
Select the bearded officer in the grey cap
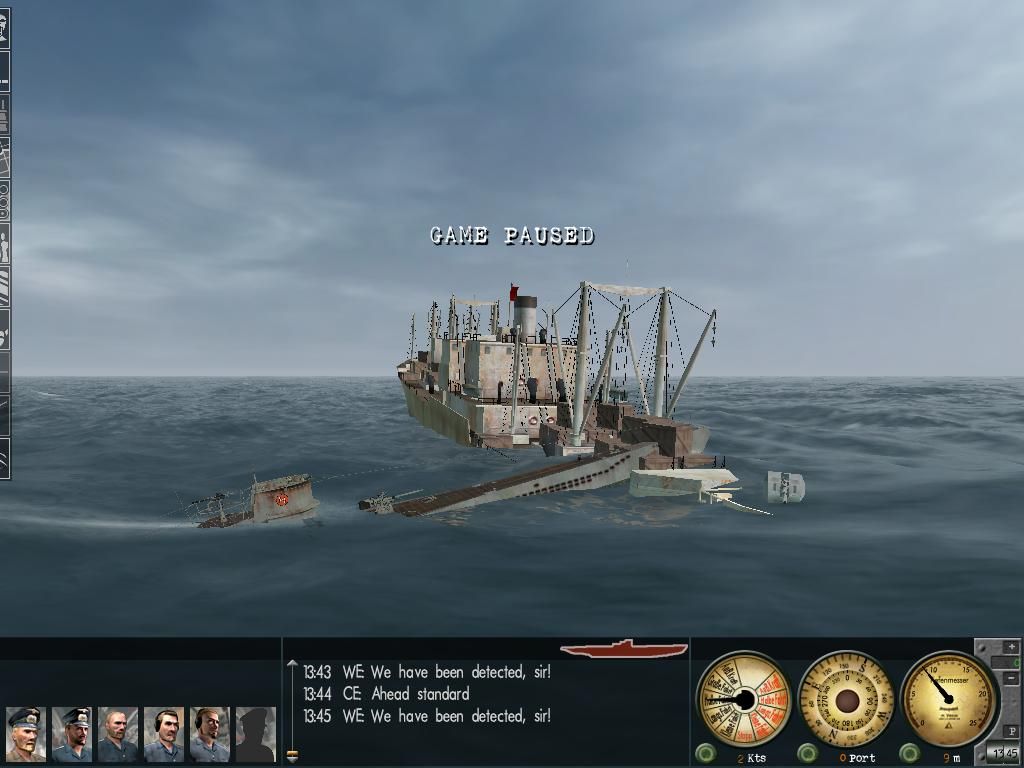pyautogui.click(x=25, y=734)
